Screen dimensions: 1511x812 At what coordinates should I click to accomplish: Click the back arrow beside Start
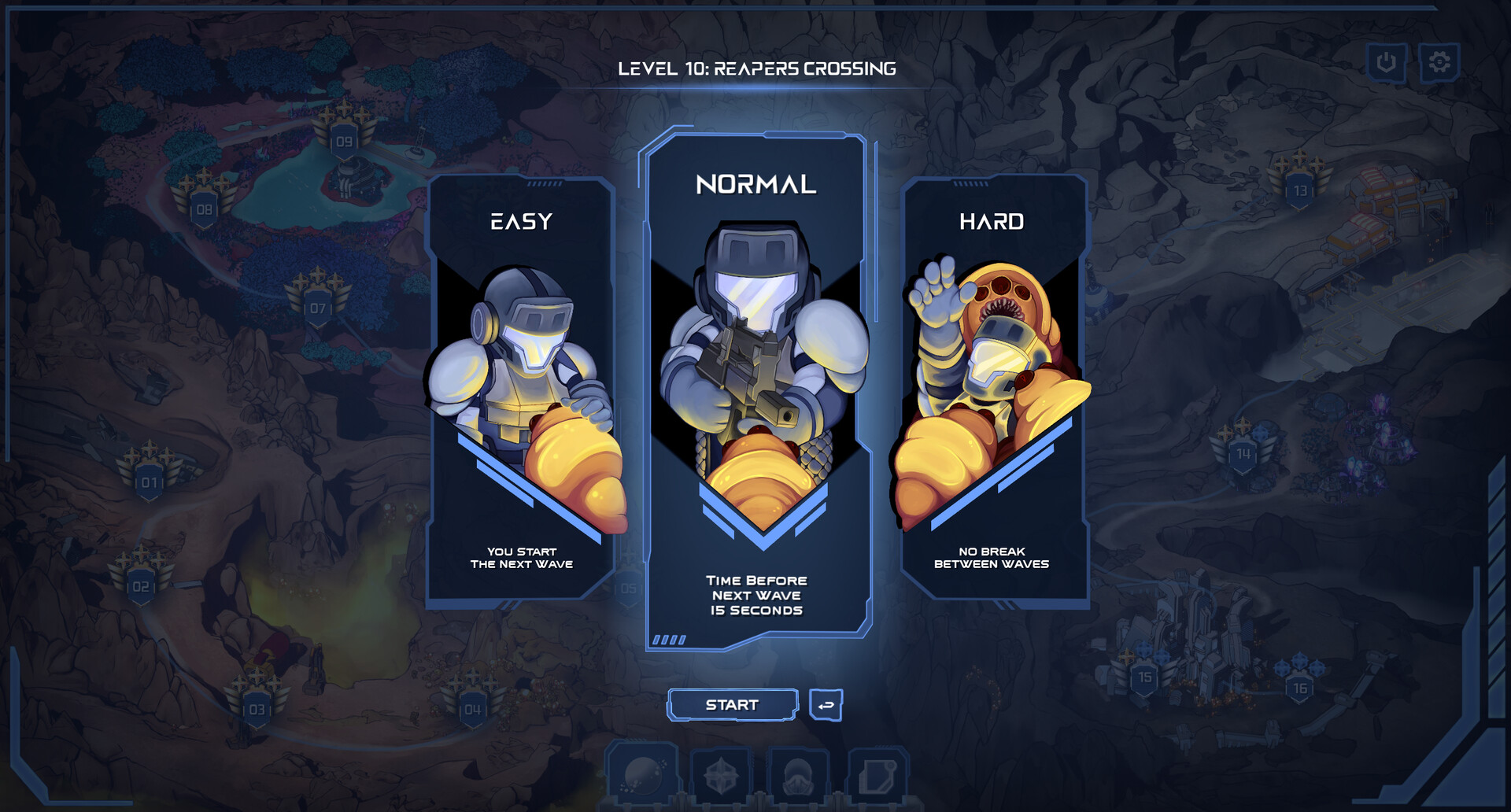coord(825,705)
